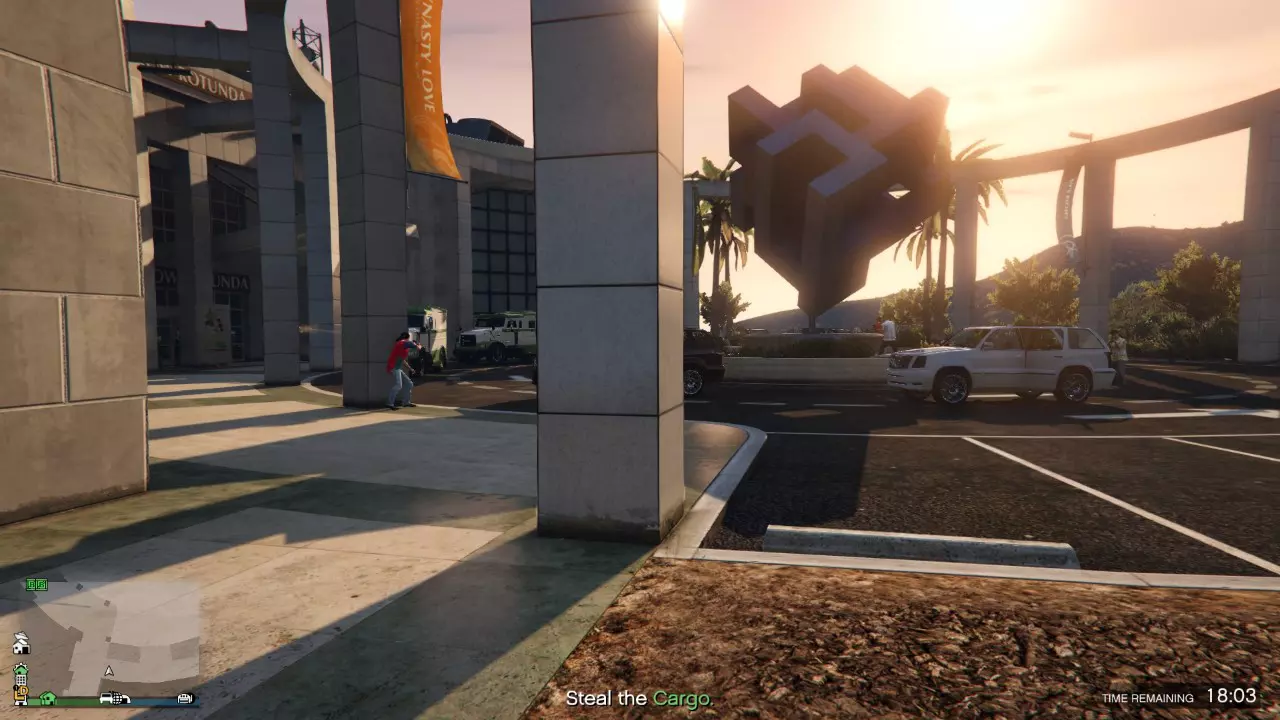Click the yellow dock crane blip on the minimap

[21, 691]
